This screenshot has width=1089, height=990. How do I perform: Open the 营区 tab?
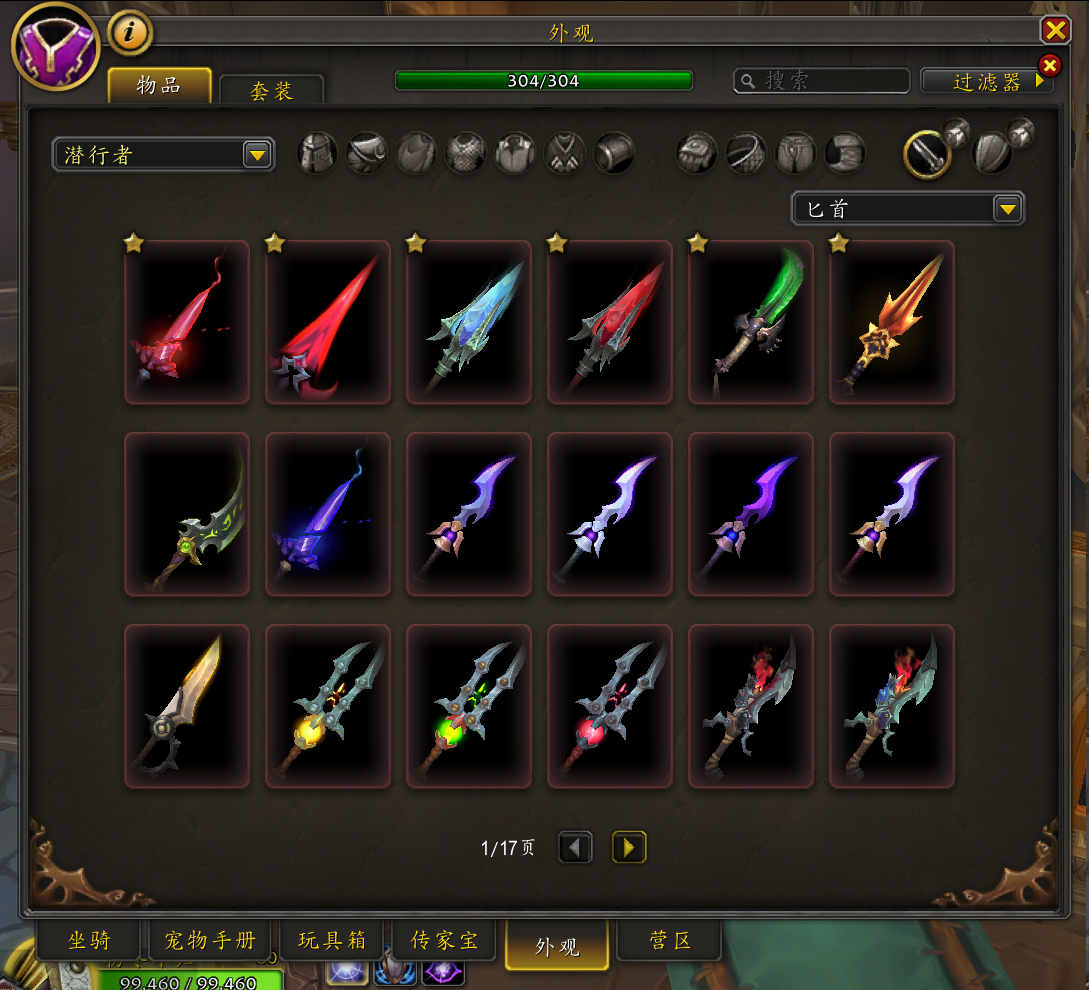coord(669,941)
